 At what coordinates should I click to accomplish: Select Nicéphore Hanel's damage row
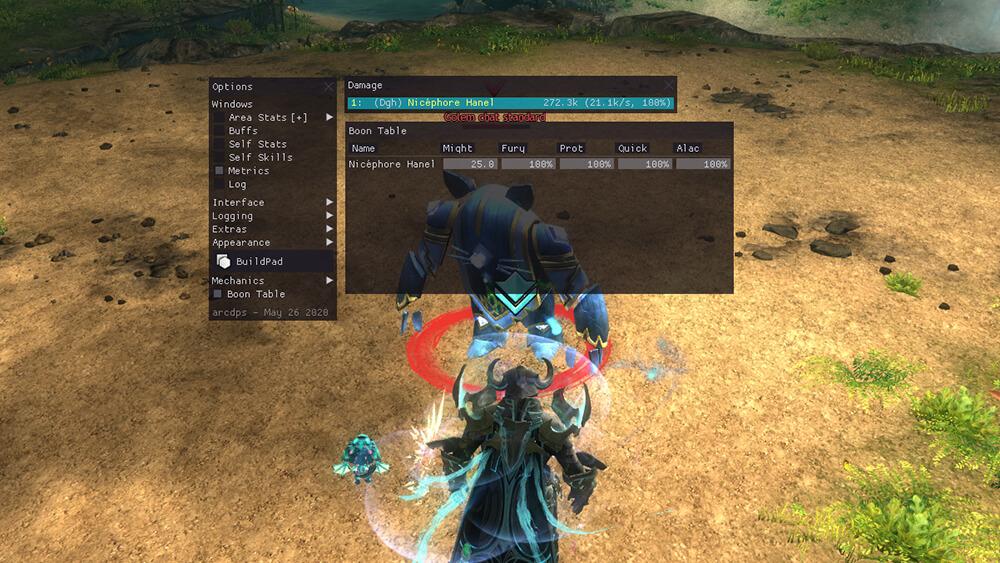510,103
